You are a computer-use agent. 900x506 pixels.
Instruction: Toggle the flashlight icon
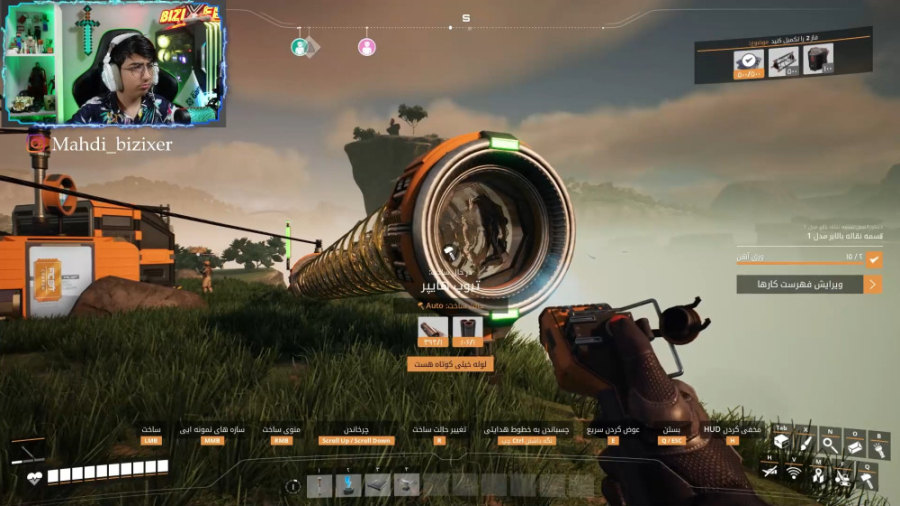[x=879, y=449]
